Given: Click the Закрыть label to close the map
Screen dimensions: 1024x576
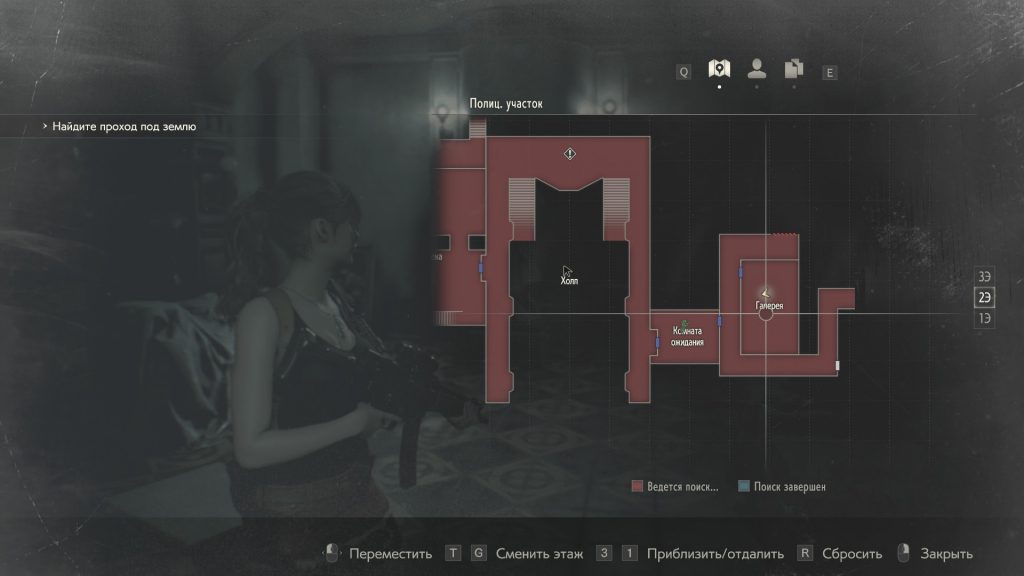Looking at the screenshot, I should 948,554.
